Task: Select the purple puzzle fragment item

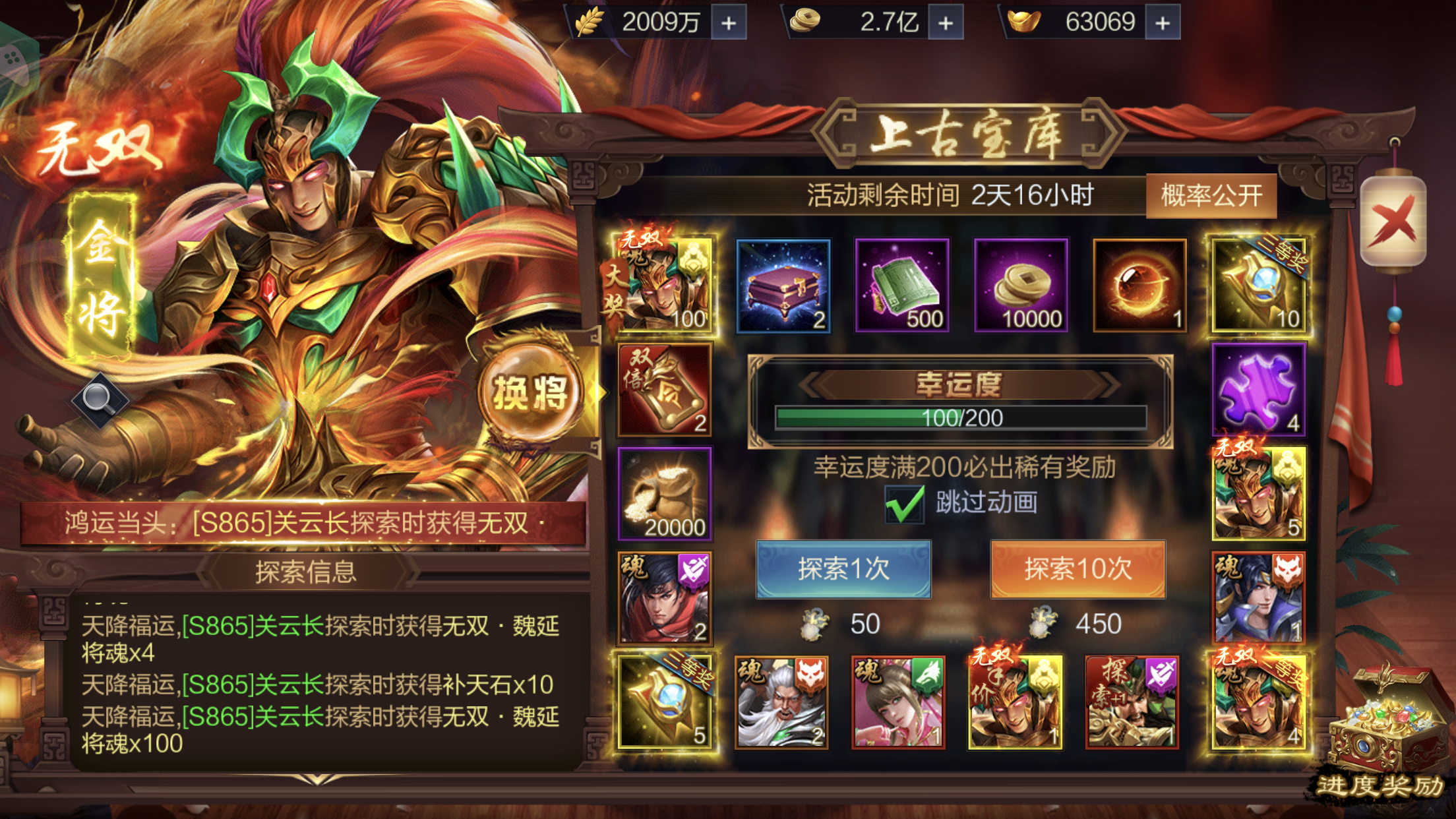Action: 1259,389
